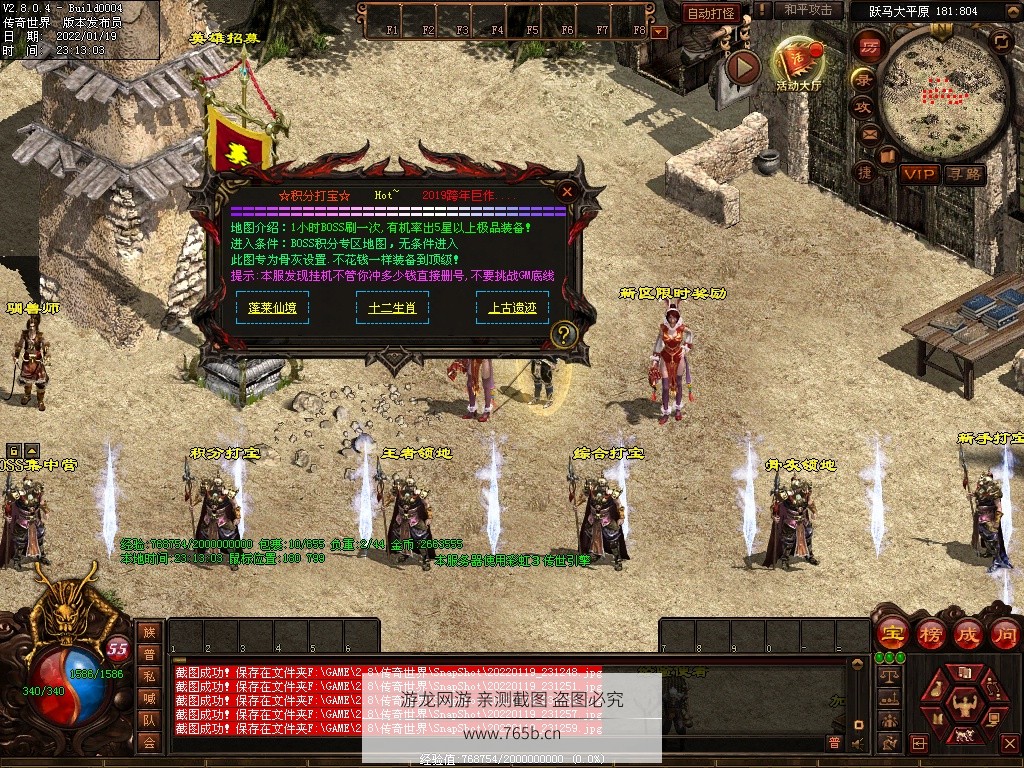This screenshot has height=768, width=1024.
Task: Open the dialog's question mark help
Action: click(x=564, y=334)
